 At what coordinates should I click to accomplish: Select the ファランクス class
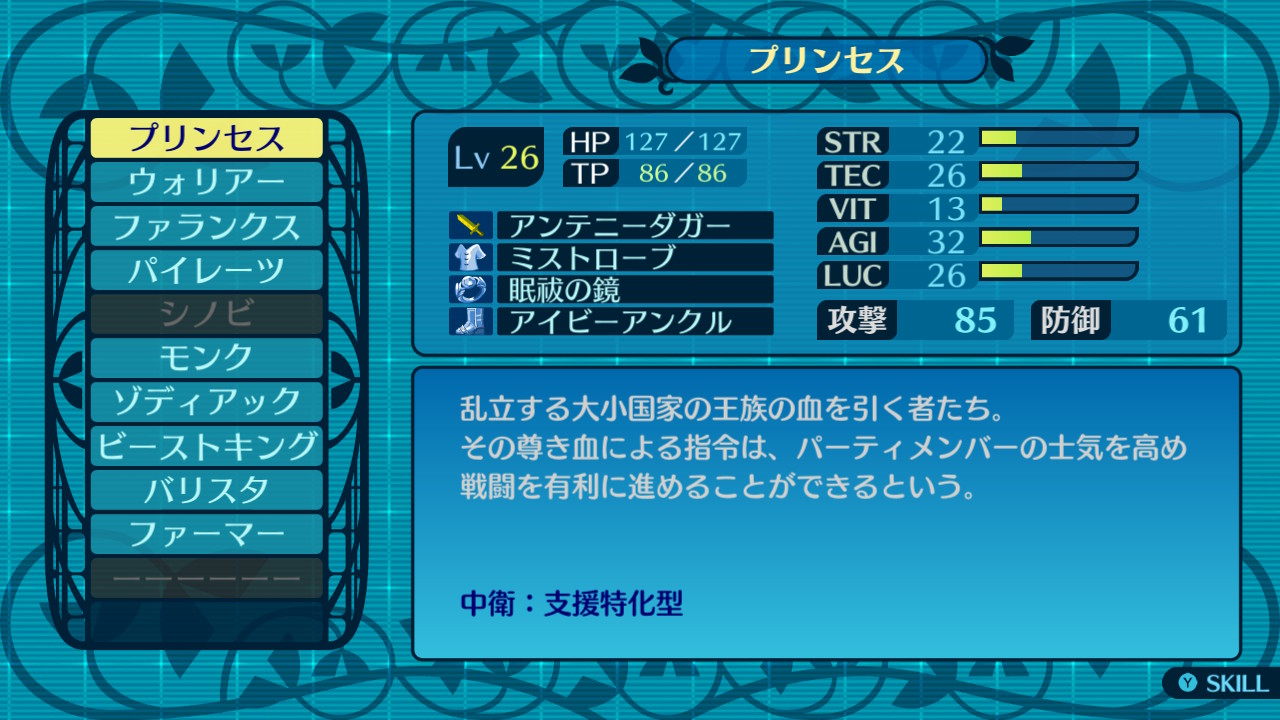click(207, 226)
